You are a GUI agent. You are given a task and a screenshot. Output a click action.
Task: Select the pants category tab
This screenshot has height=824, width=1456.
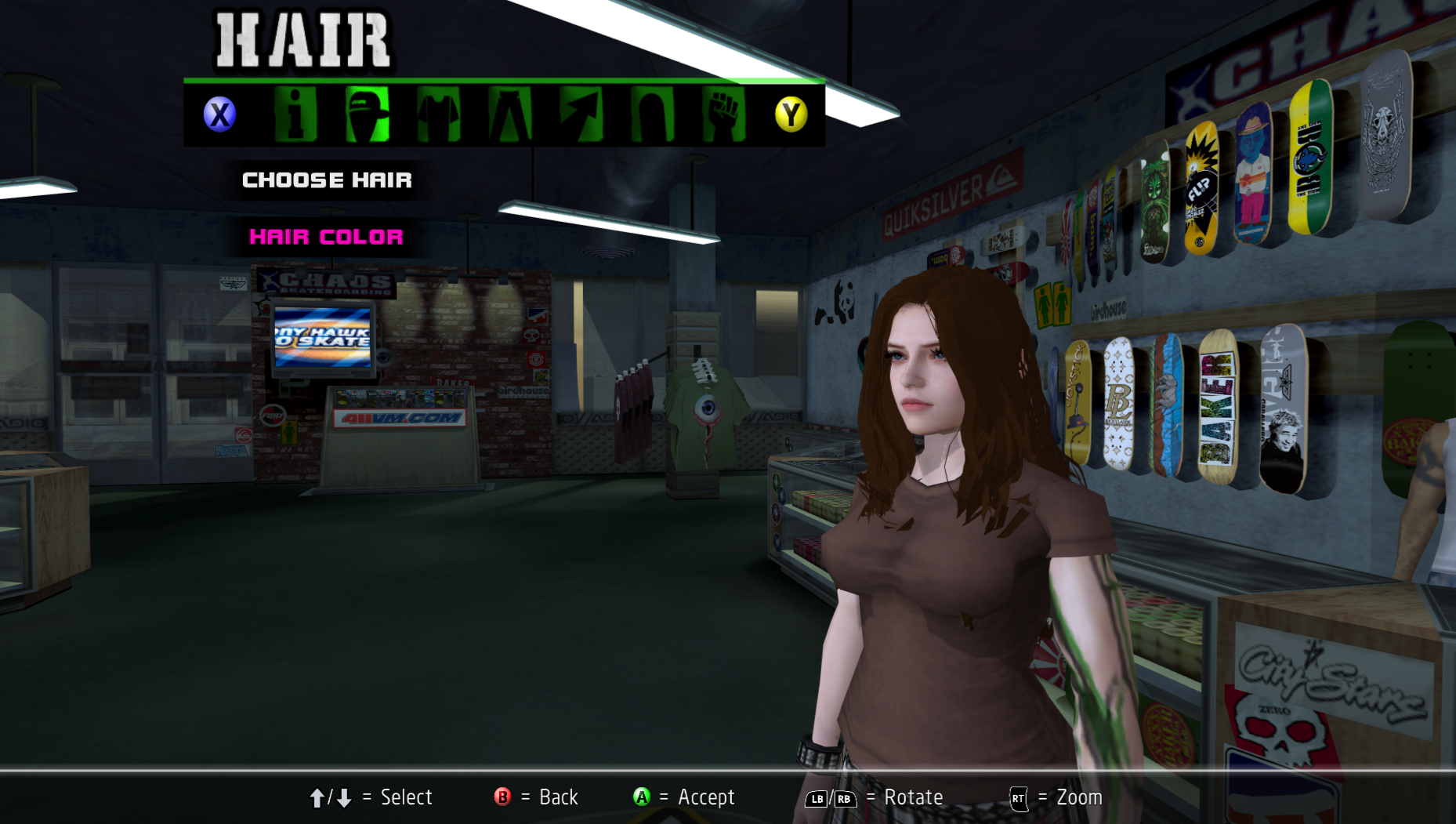coord(509,114)
